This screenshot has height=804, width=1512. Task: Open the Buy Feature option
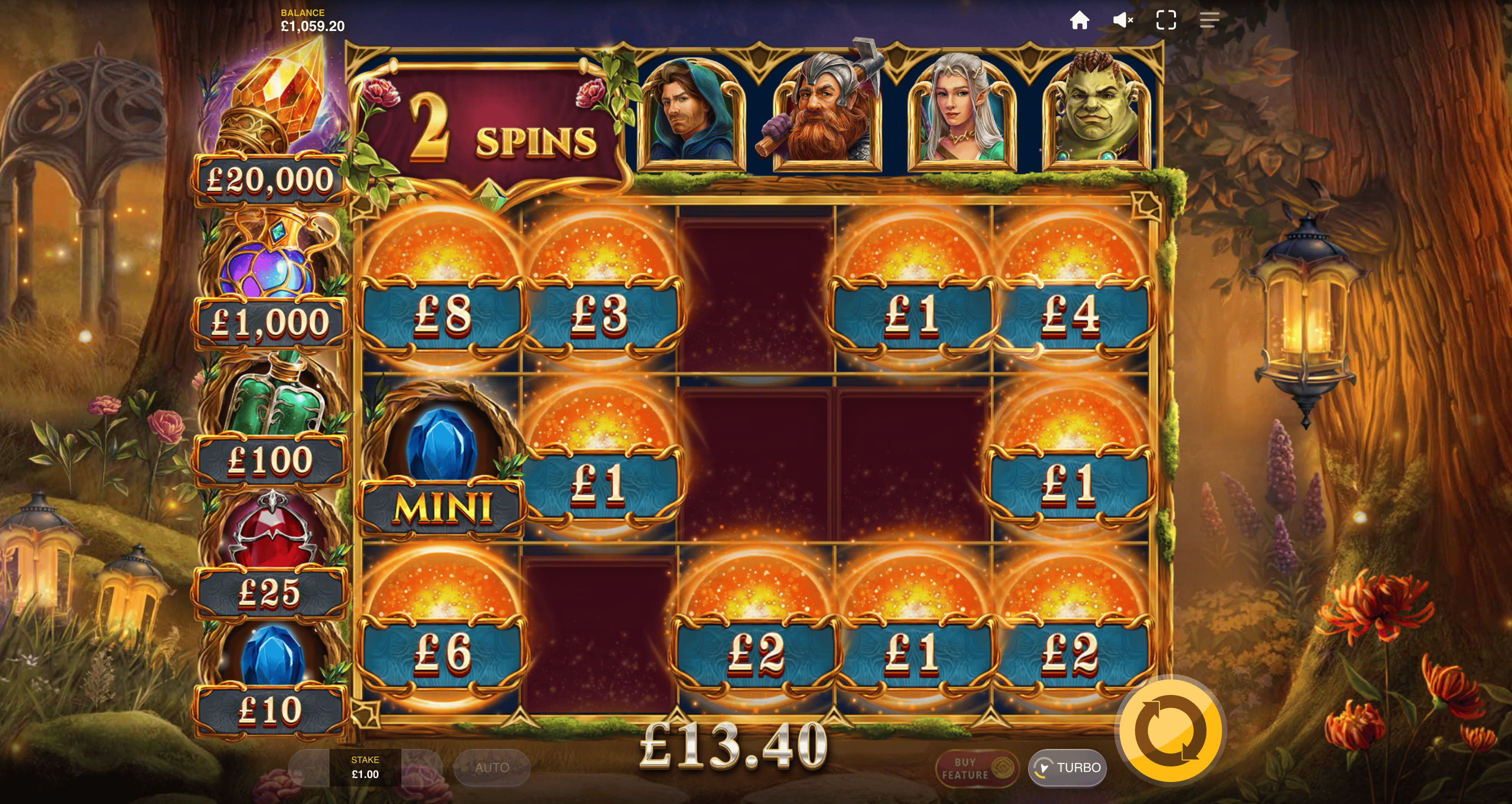(976, 768)
